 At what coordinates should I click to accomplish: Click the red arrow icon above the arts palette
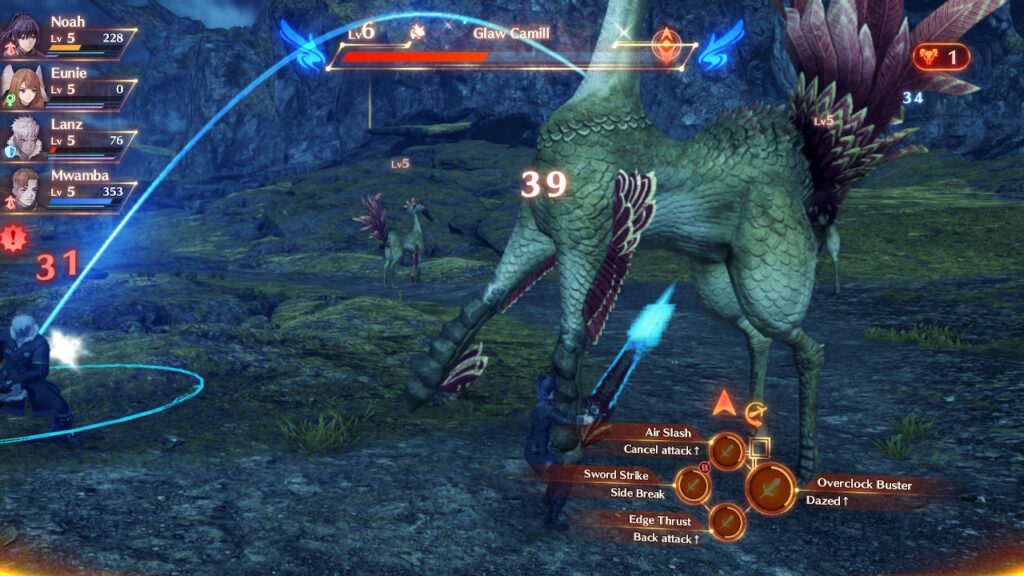725,404
